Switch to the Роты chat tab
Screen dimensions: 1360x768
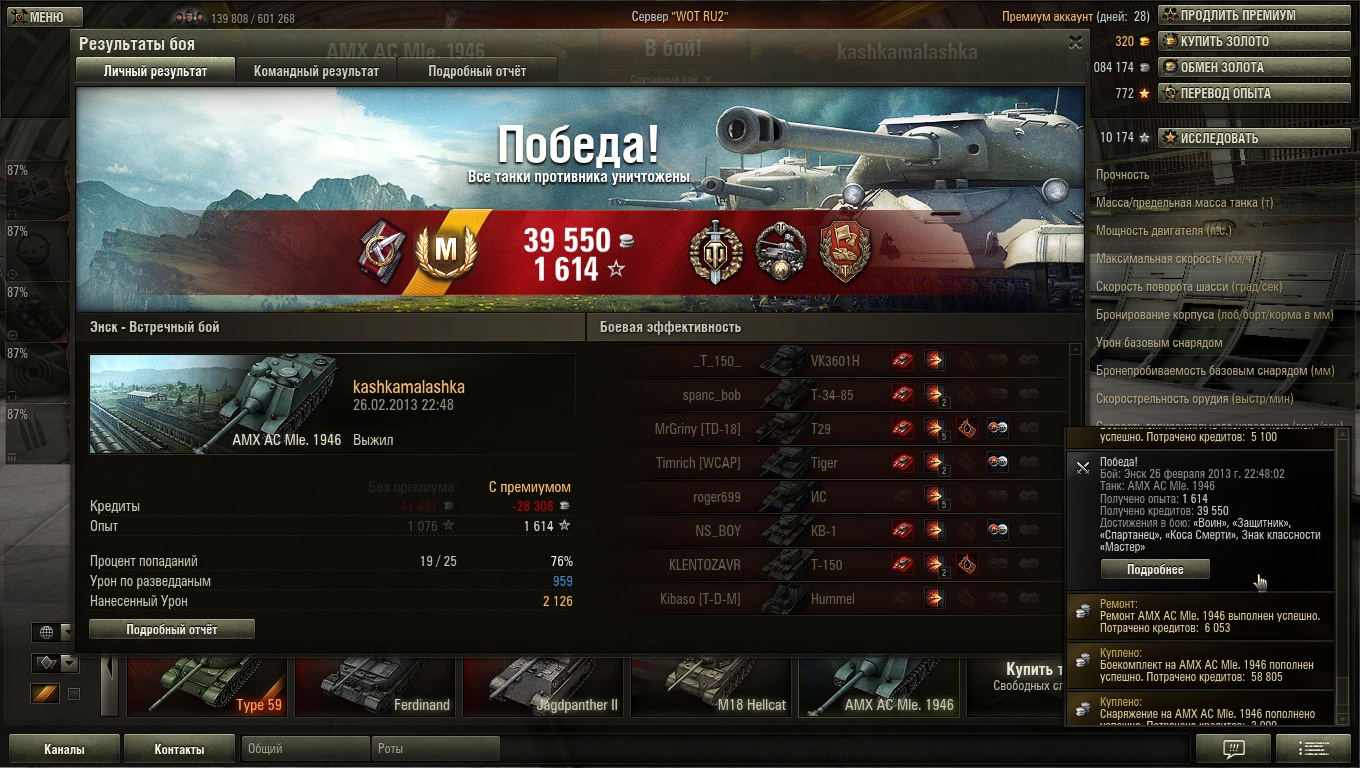[435, 749]
